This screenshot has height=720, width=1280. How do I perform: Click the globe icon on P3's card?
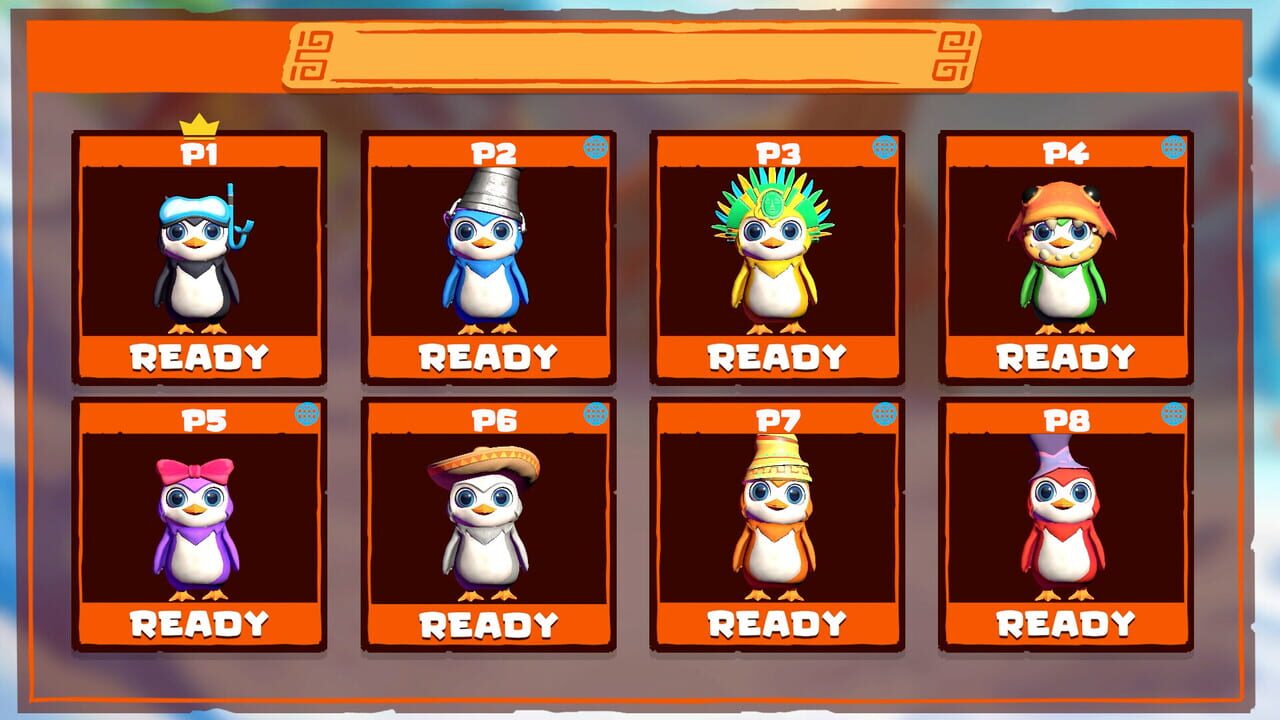point(885,147)
